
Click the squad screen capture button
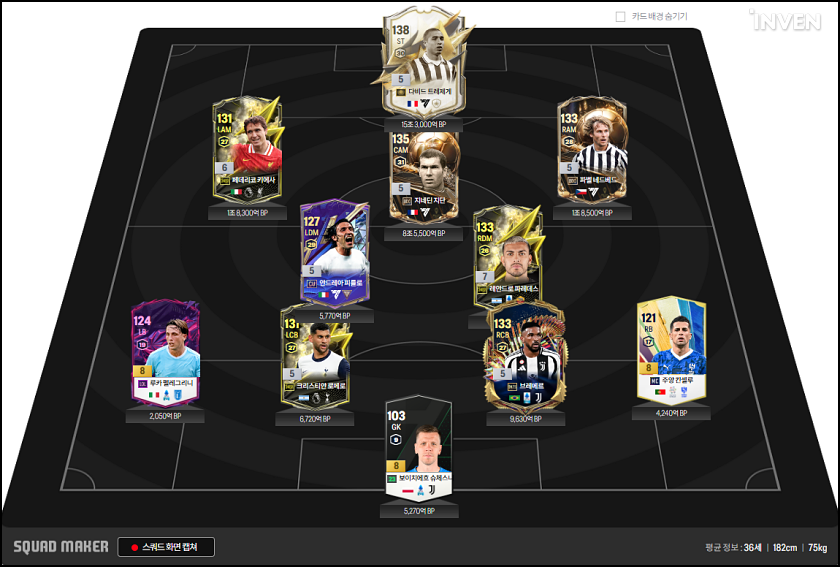click(x=166, y=547)
